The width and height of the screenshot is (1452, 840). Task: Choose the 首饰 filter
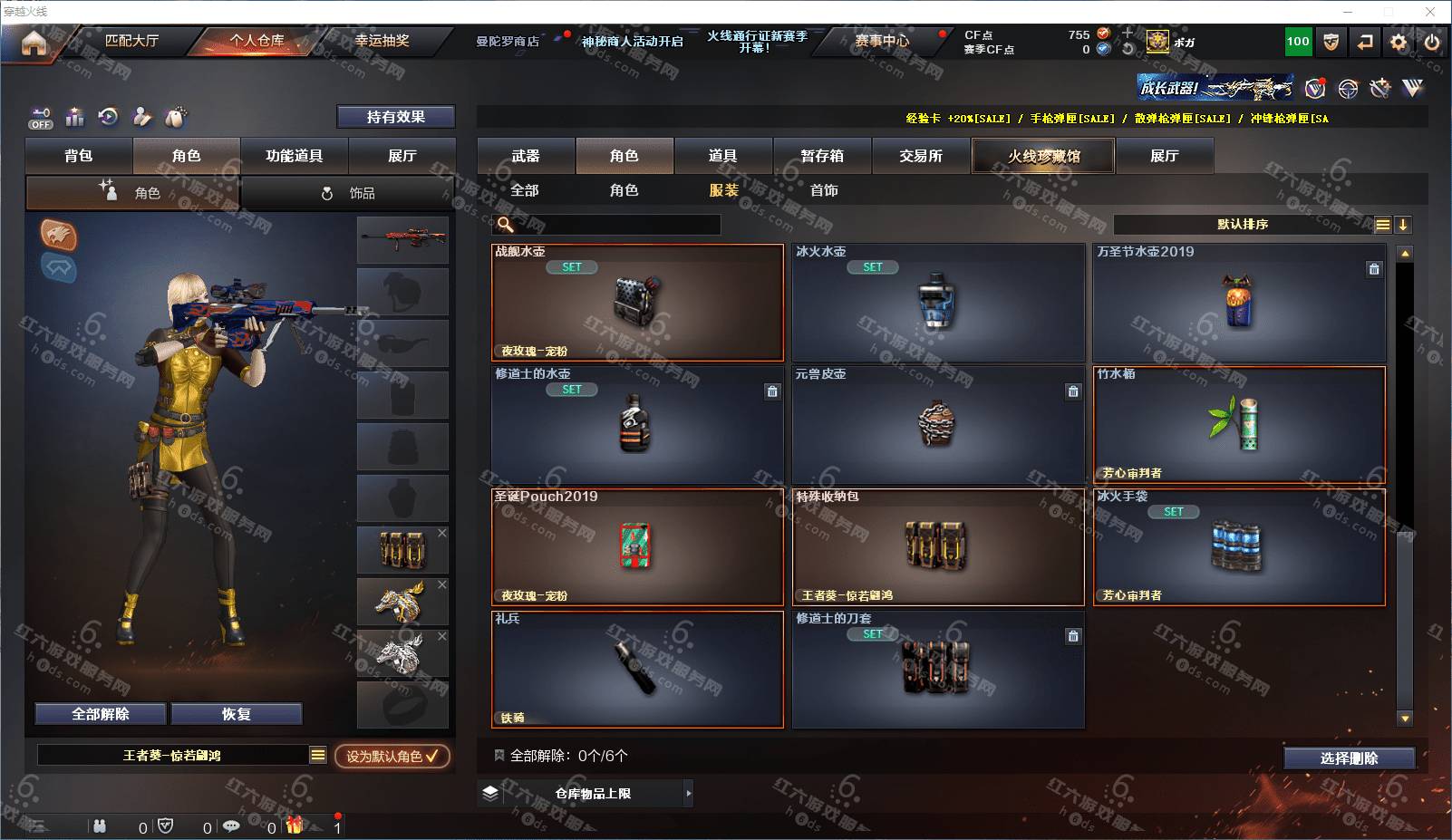tap(824, 190)
